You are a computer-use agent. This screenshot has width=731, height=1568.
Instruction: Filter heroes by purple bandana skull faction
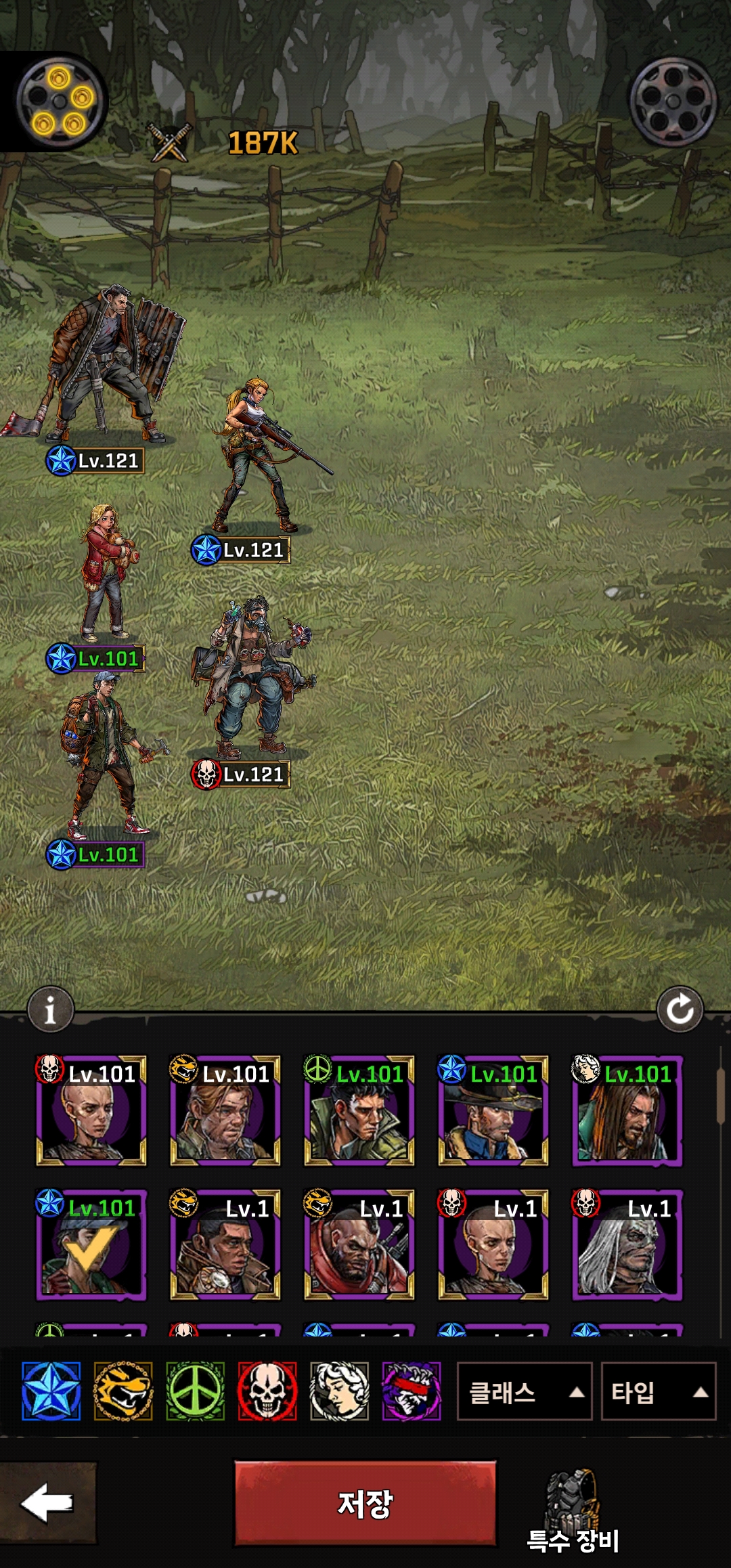tap(412, 1391)
